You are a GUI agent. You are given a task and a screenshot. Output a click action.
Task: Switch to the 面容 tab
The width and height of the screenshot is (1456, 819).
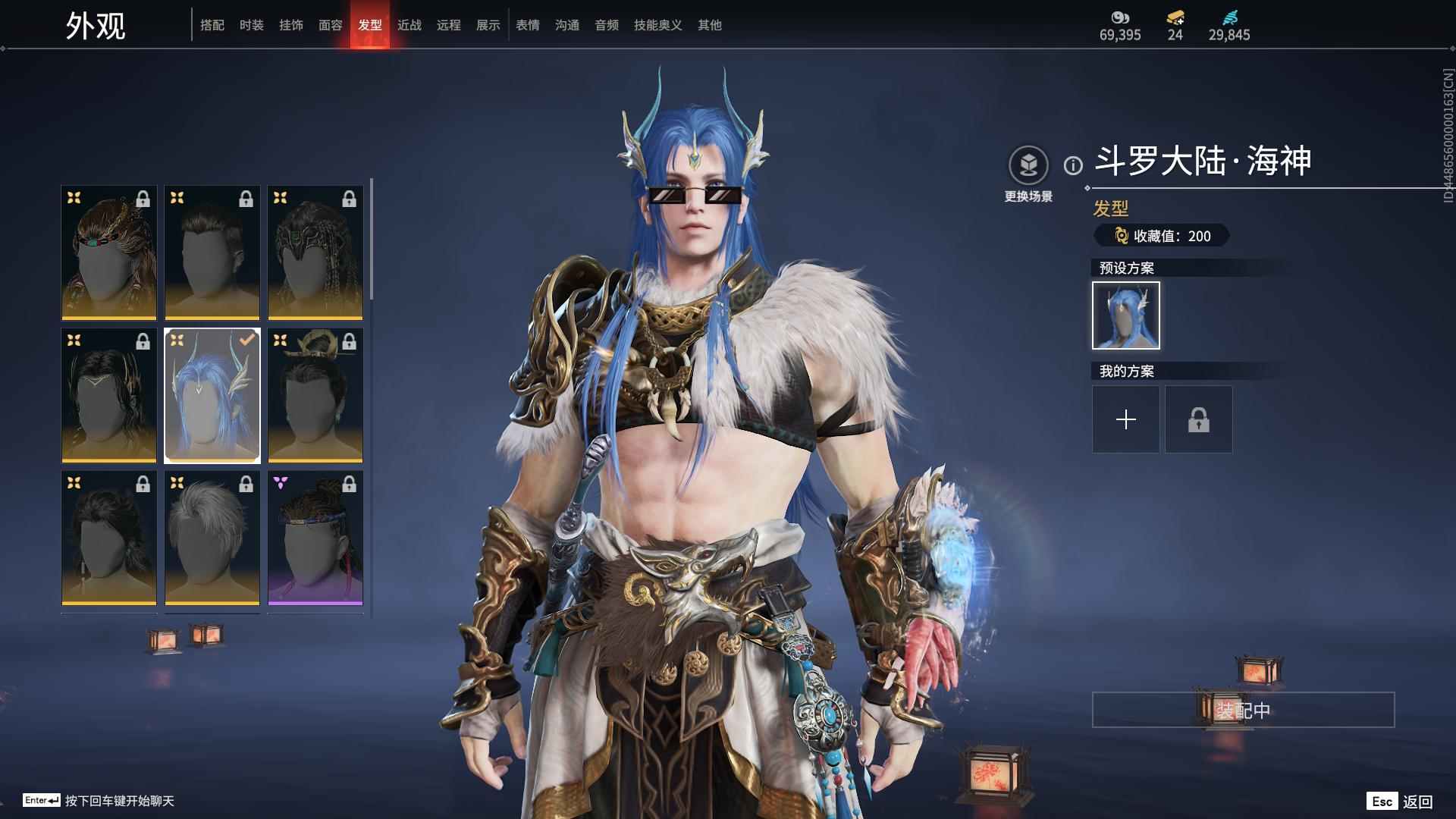(331, 25)
